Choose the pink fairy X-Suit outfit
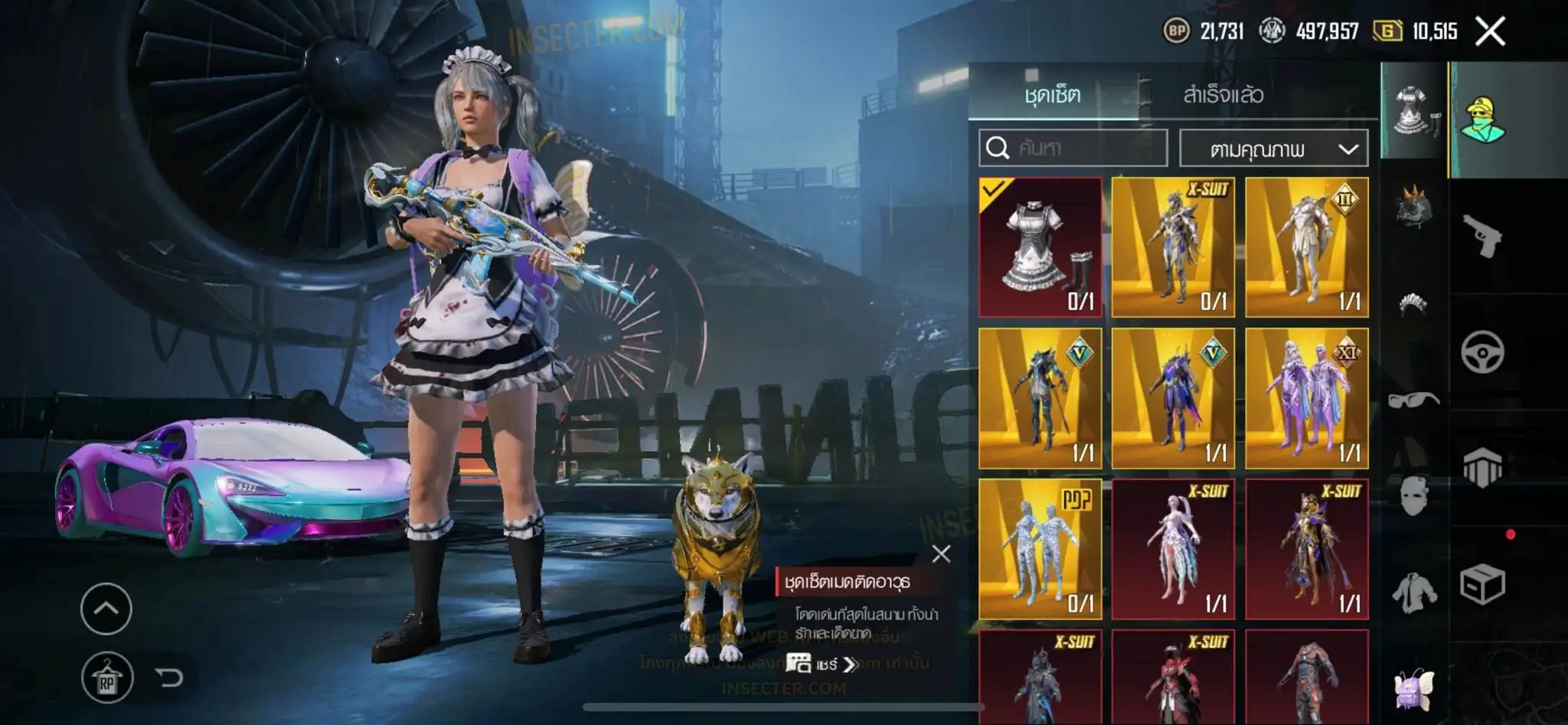Screen dimensions: 1568x725 (x=1173, y=548)
